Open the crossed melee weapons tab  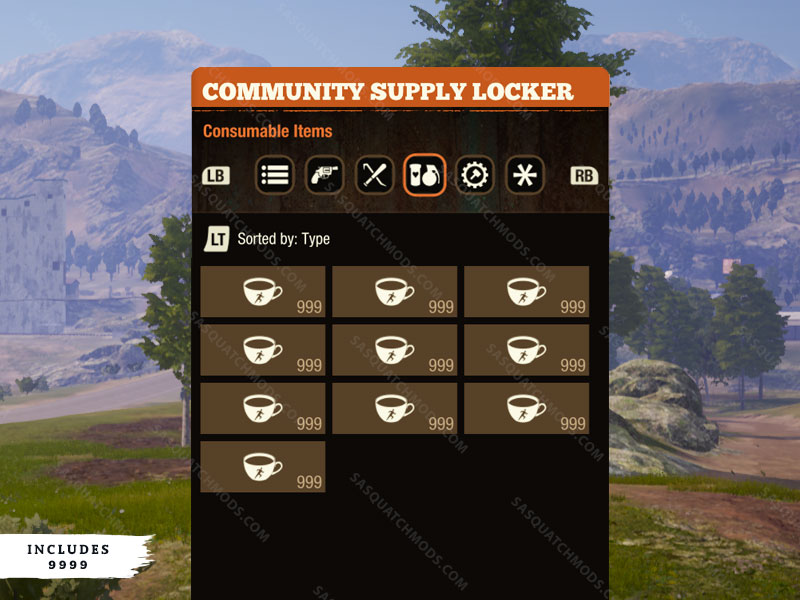point(374,175)
